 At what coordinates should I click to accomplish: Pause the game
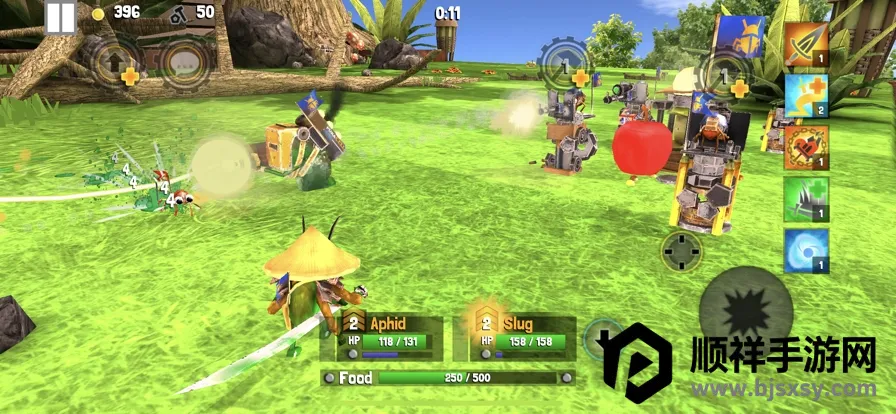pos(61,17)
